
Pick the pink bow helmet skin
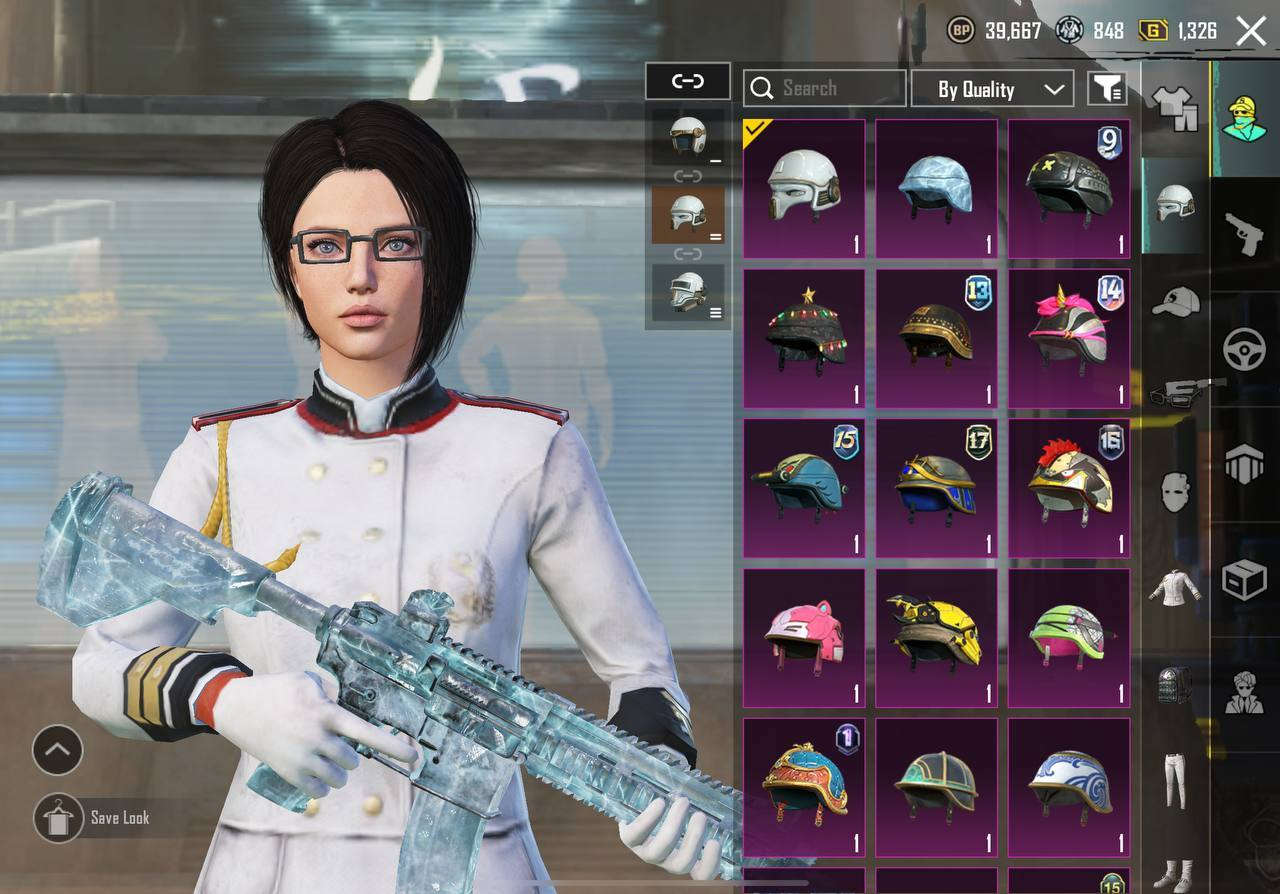pyautogui.click(x=1068, y=338)
